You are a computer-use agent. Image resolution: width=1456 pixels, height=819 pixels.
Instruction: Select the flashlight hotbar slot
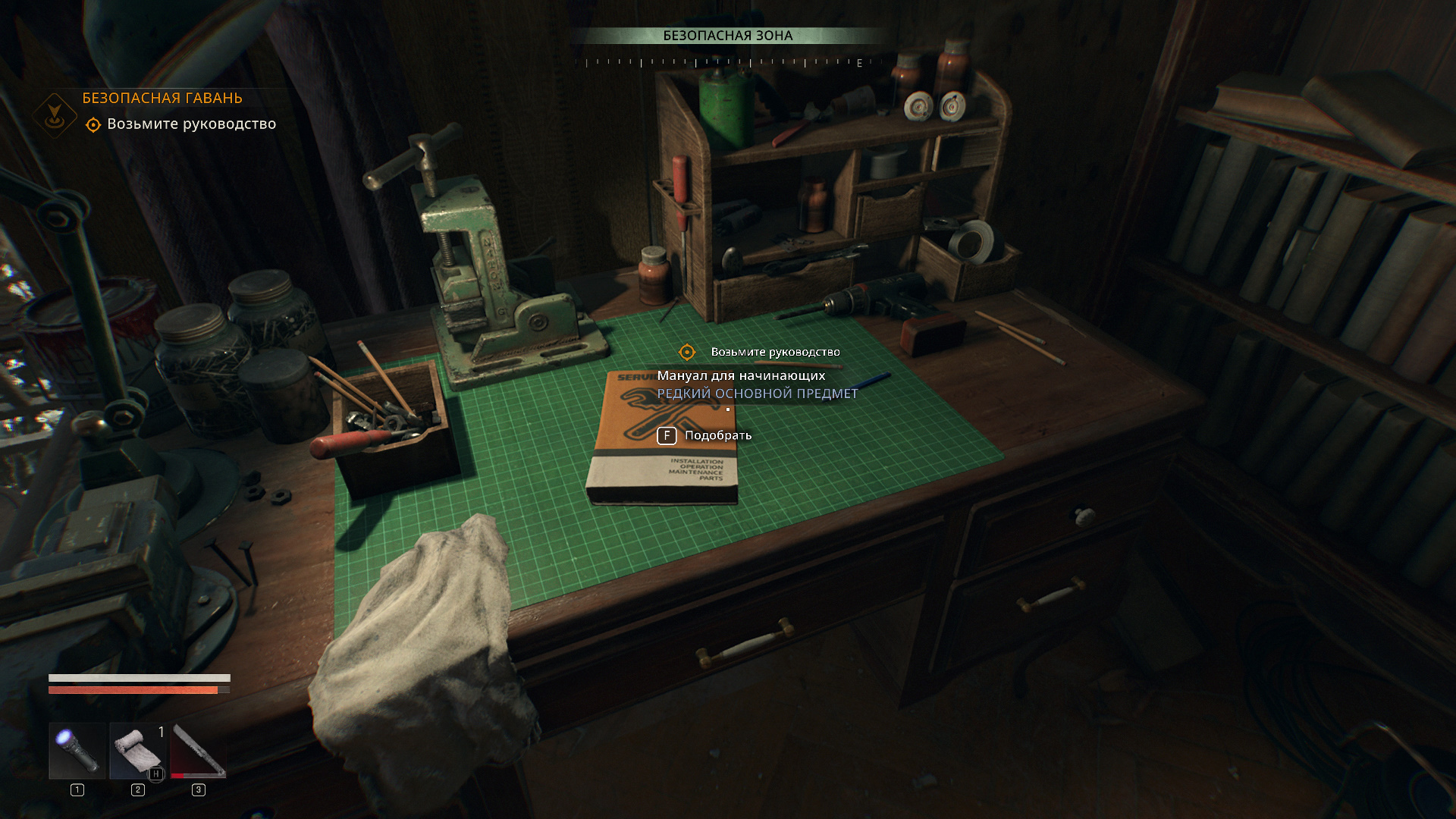click(77, 751)
